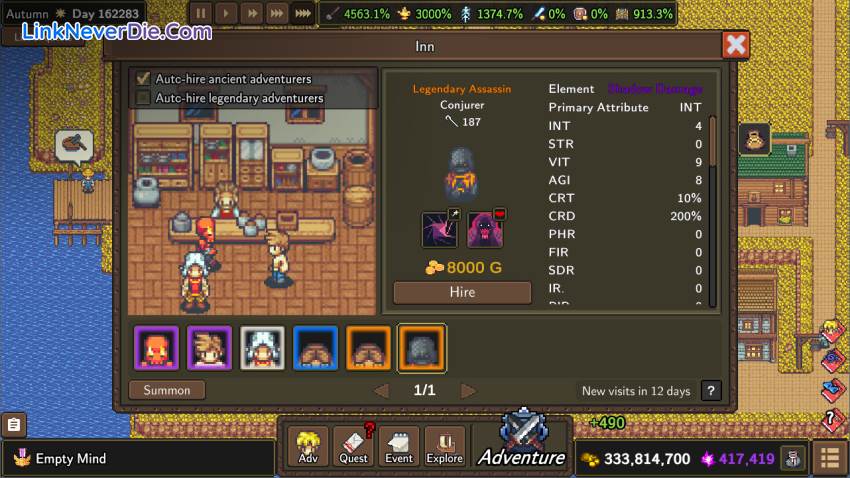Hire the Legendary Assassin for 8000 G

[462, 292]
